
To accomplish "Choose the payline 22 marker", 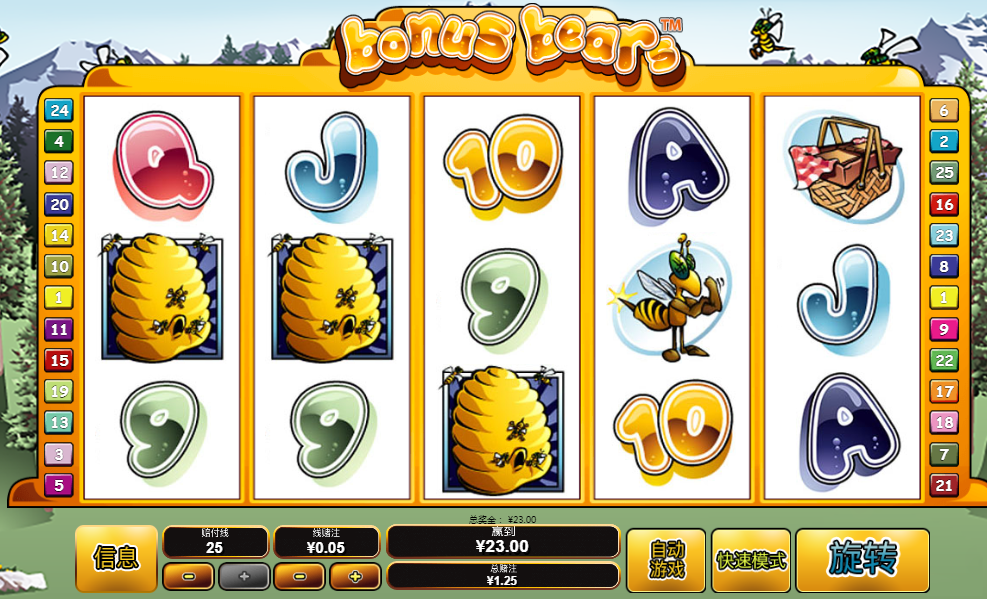I will [944, 360].
